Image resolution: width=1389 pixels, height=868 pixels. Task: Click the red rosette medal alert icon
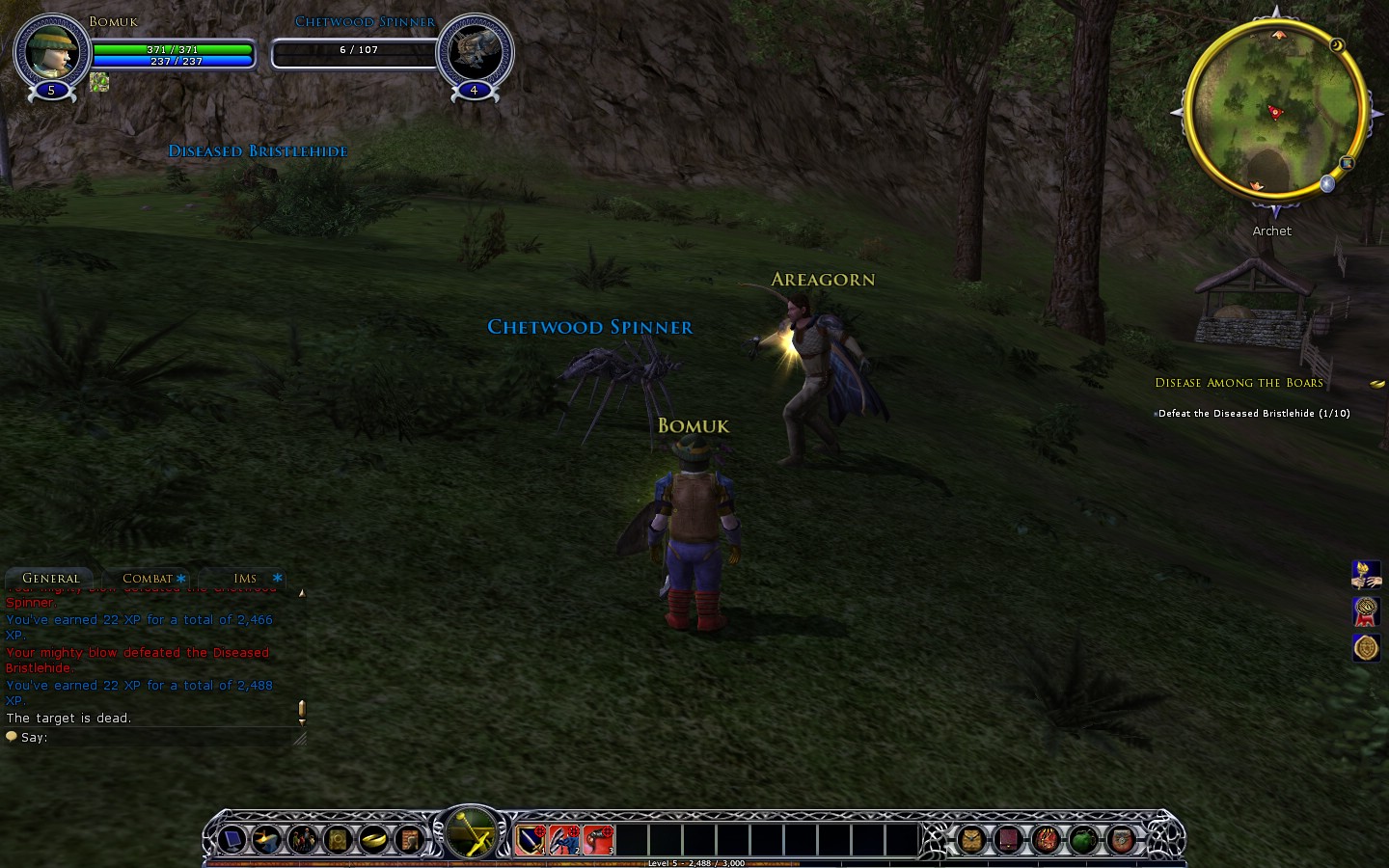point(1365,611)
